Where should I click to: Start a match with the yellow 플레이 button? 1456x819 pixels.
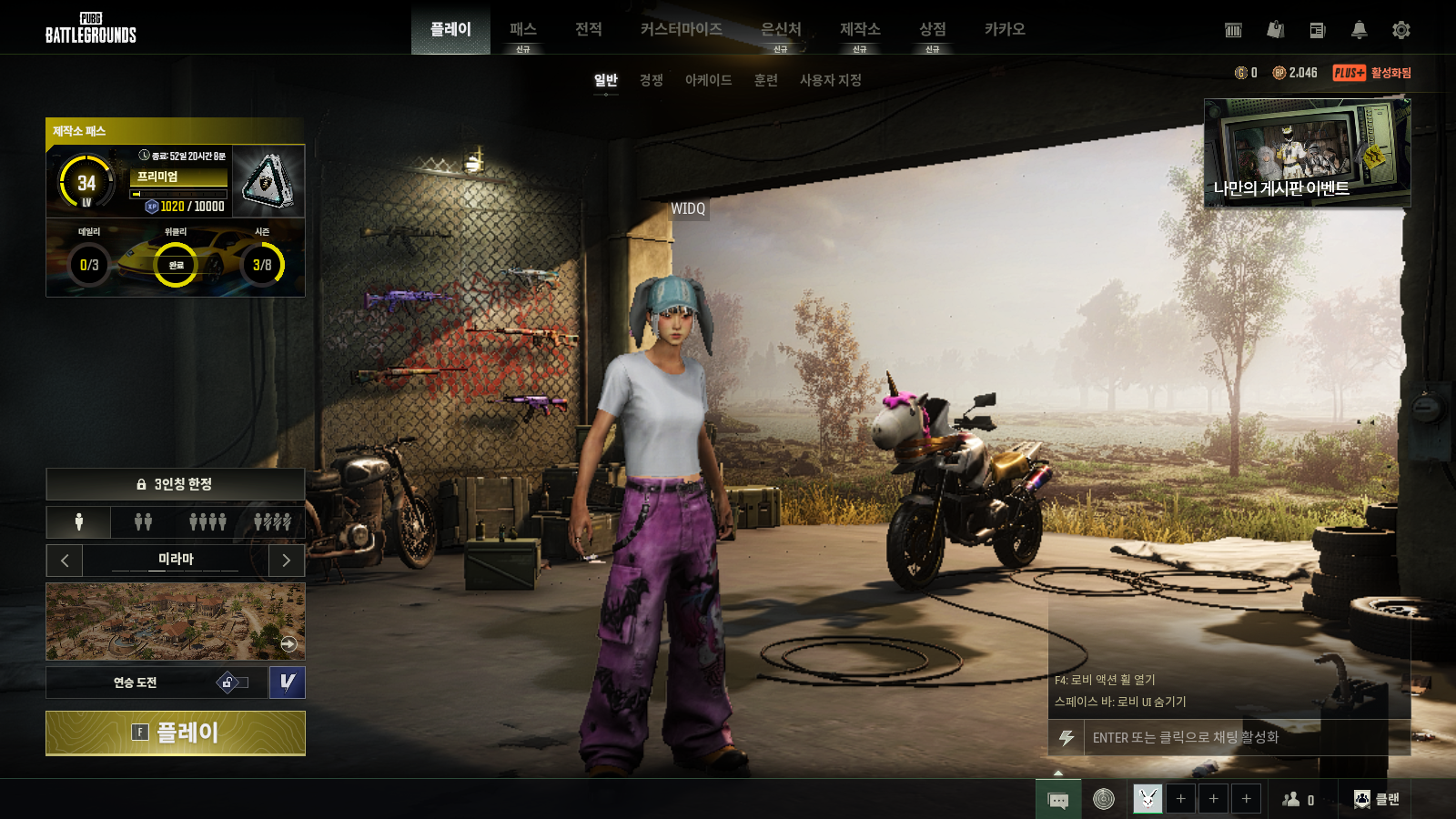tap(176, 733)
